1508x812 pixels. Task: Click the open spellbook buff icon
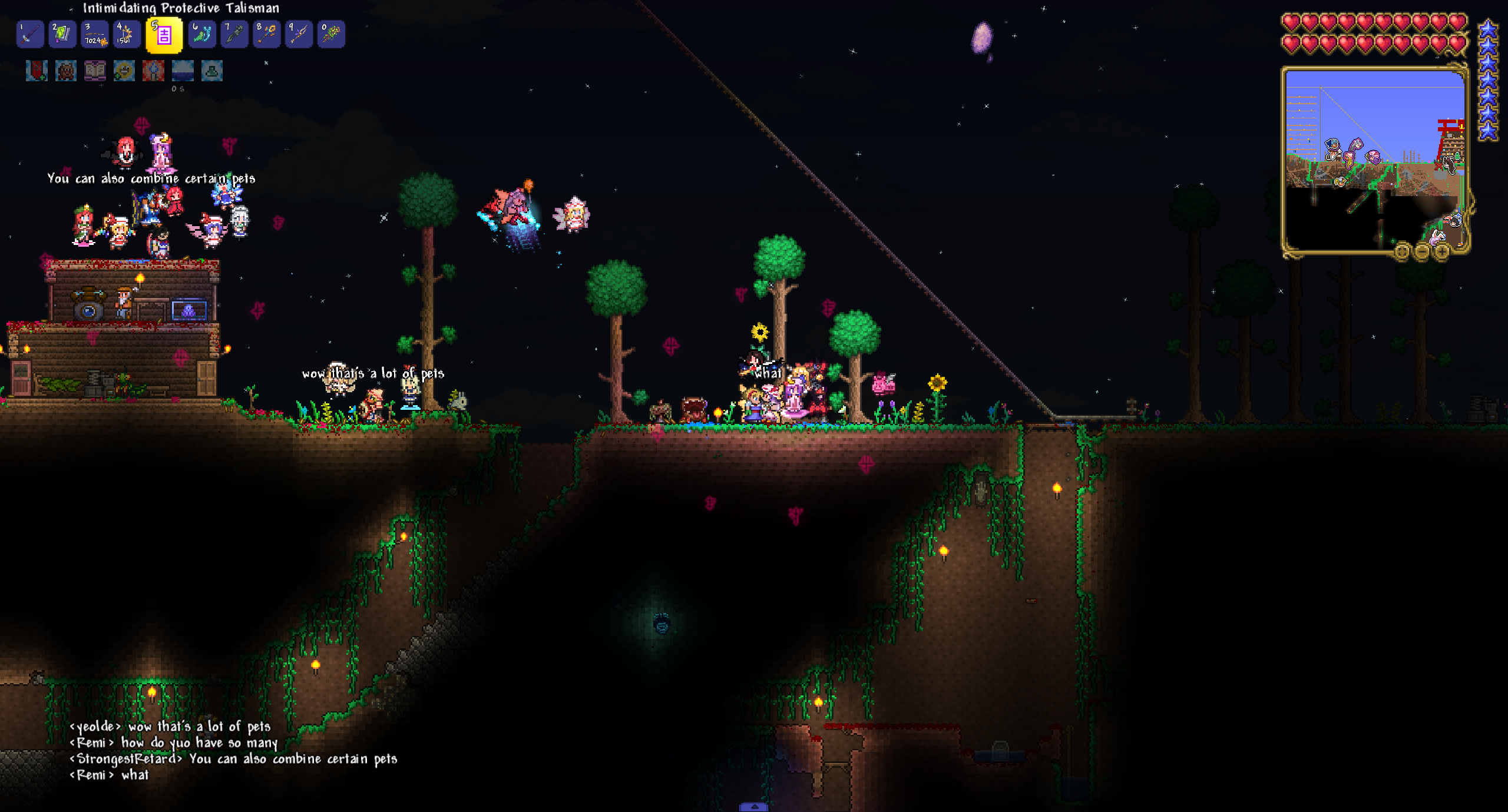tap(95, 71)
